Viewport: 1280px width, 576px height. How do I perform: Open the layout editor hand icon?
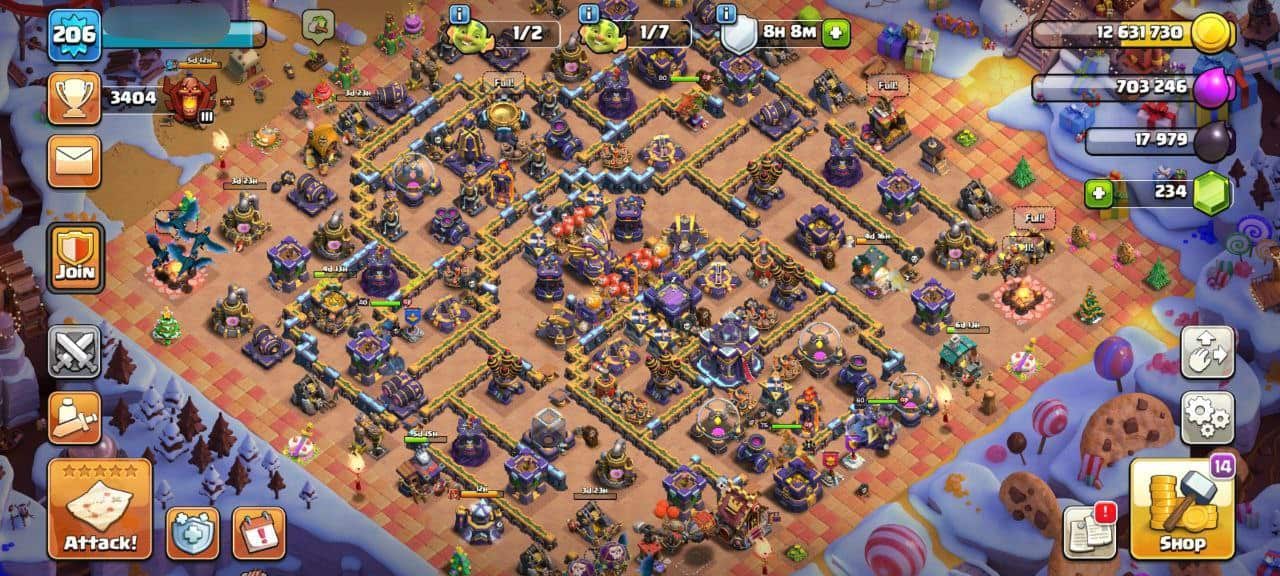1207,352
